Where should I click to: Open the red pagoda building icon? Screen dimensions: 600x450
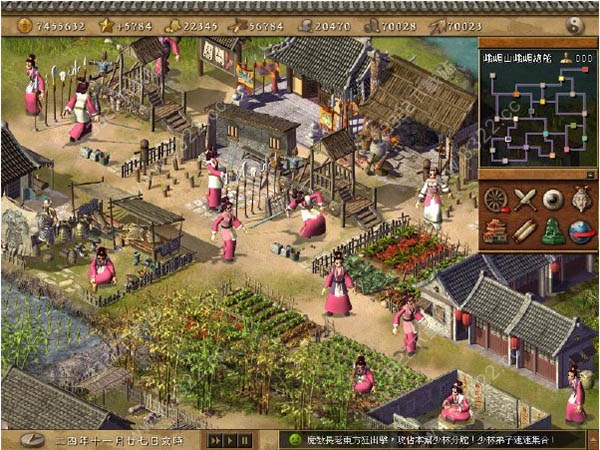pos(497,231)
